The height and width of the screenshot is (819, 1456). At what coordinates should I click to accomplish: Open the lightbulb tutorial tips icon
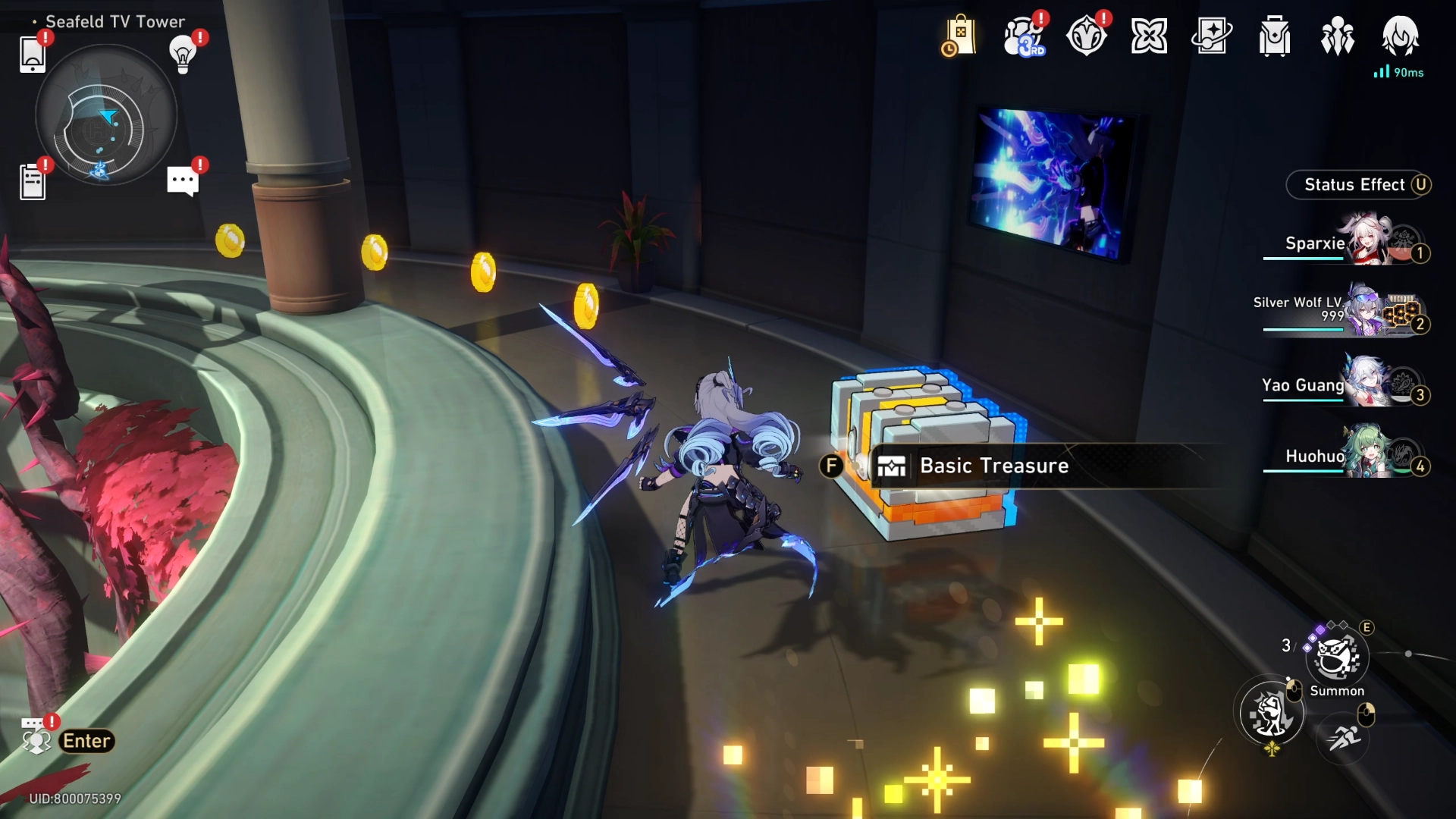tap(183, 53)
